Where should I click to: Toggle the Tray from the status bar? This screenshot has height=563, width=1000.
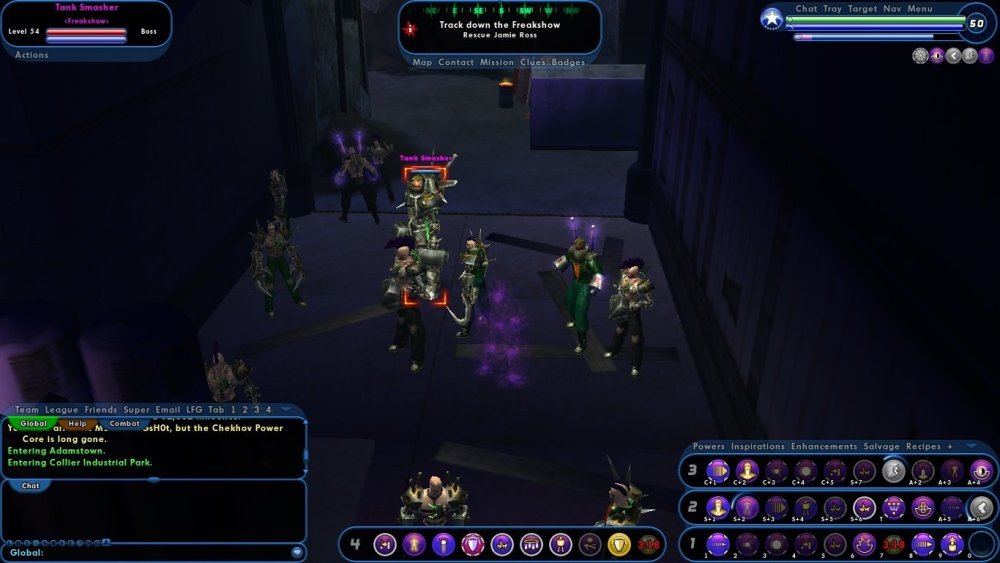(x=832, y=9)
